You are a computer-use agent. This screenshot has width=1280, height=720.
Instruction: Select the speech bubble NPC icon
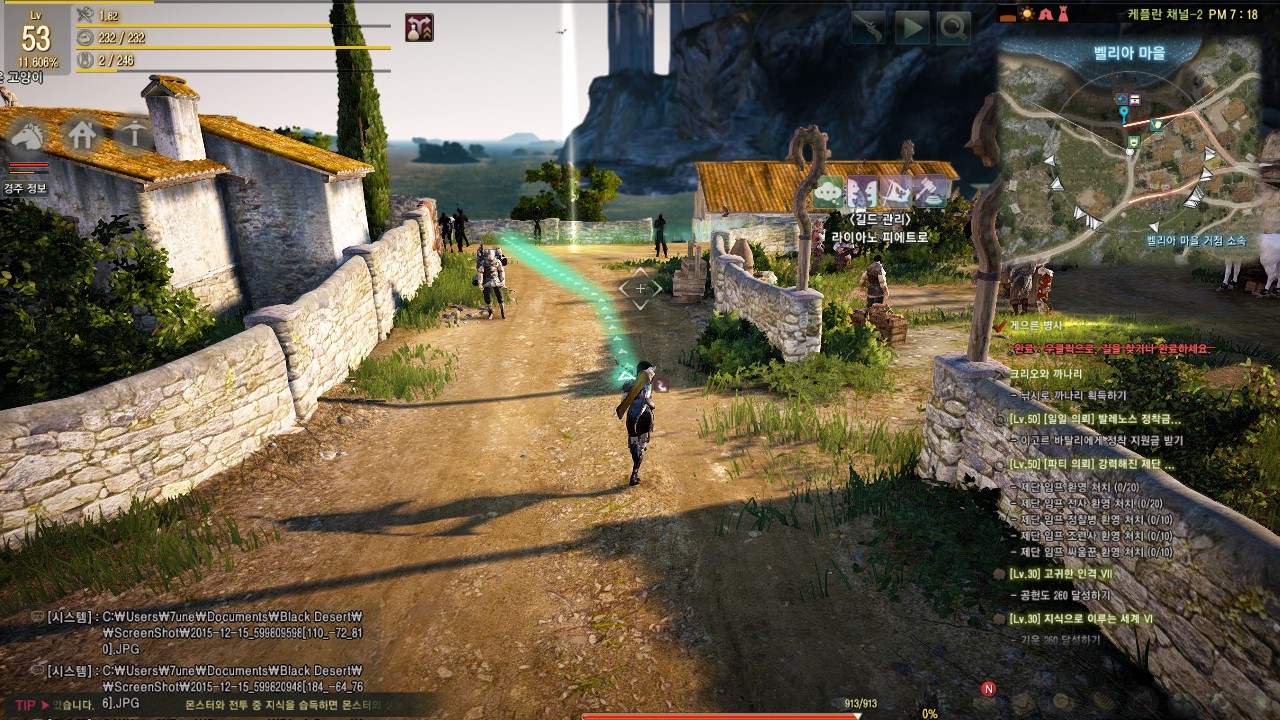(x=829, y=191)
